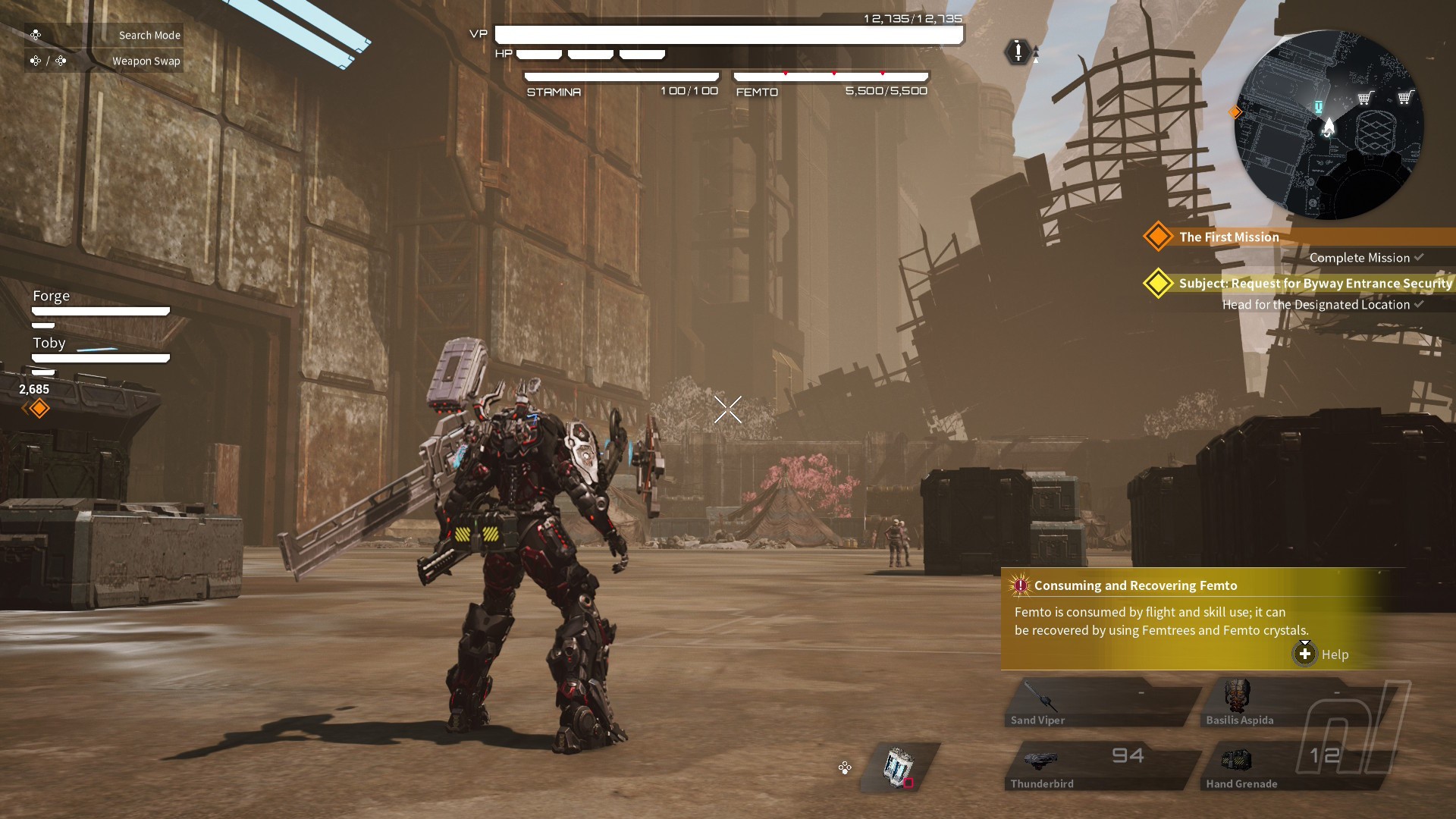Choose the Basilis Aspida equipment slot
This screenshot has height=819, width=1456.
coord(1295,703)
